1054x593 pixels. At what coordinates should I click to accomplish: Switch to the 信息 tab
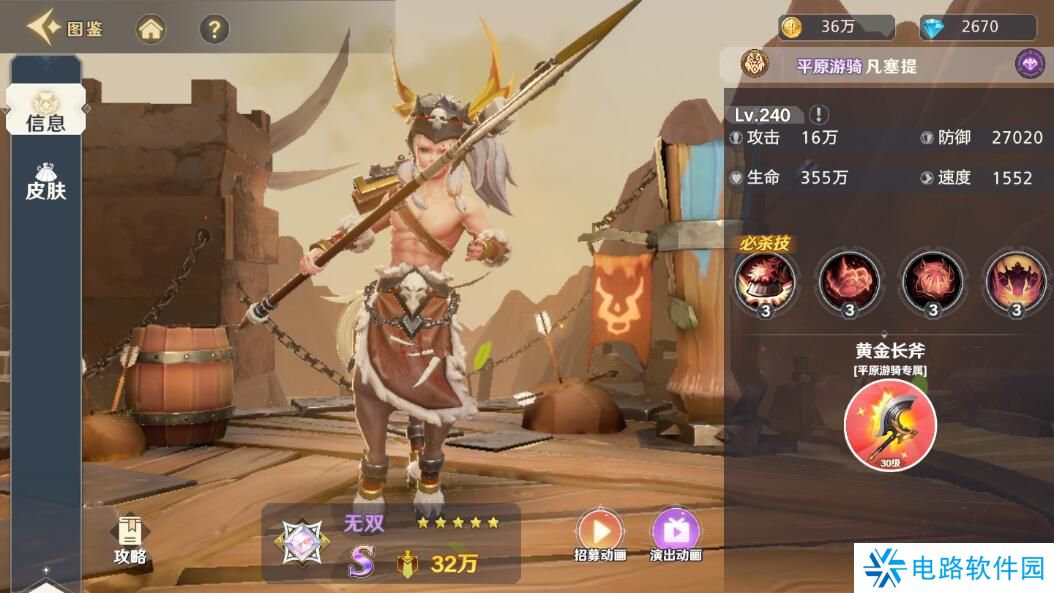tap(45, 111)
